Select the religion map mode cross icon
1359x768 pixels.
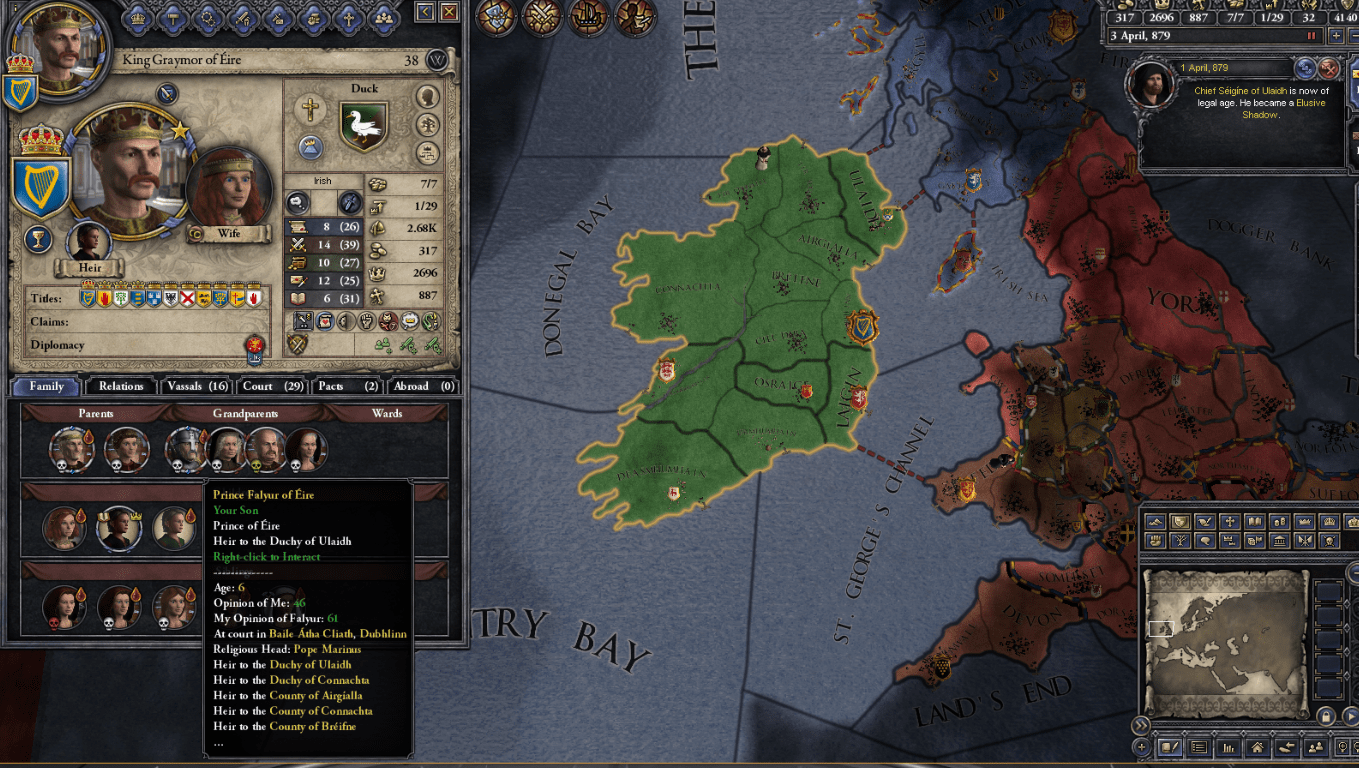click(x=1231, y=521)
